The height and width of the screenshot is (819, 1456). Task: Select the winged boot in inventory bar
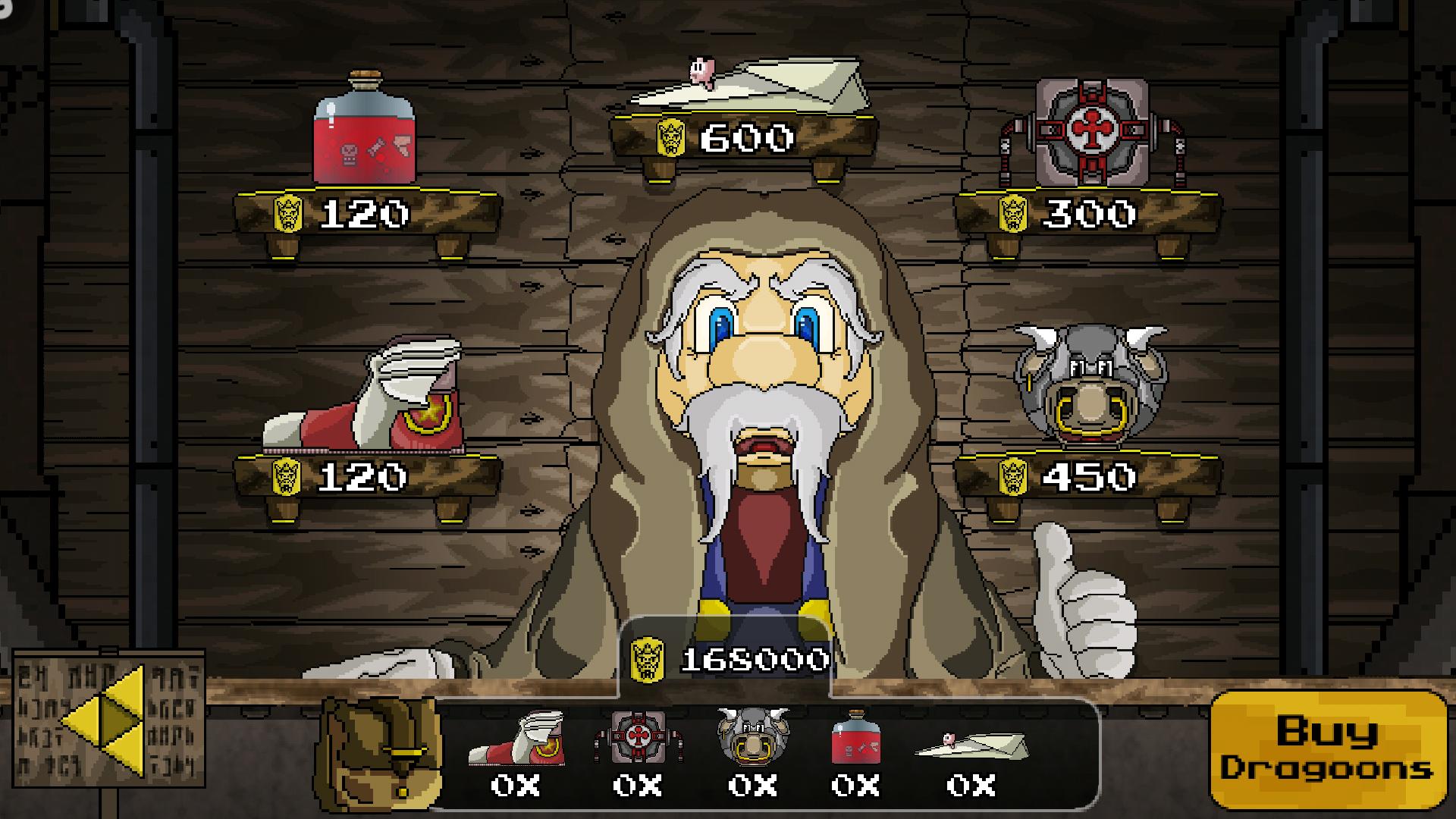tap(516, 738)
